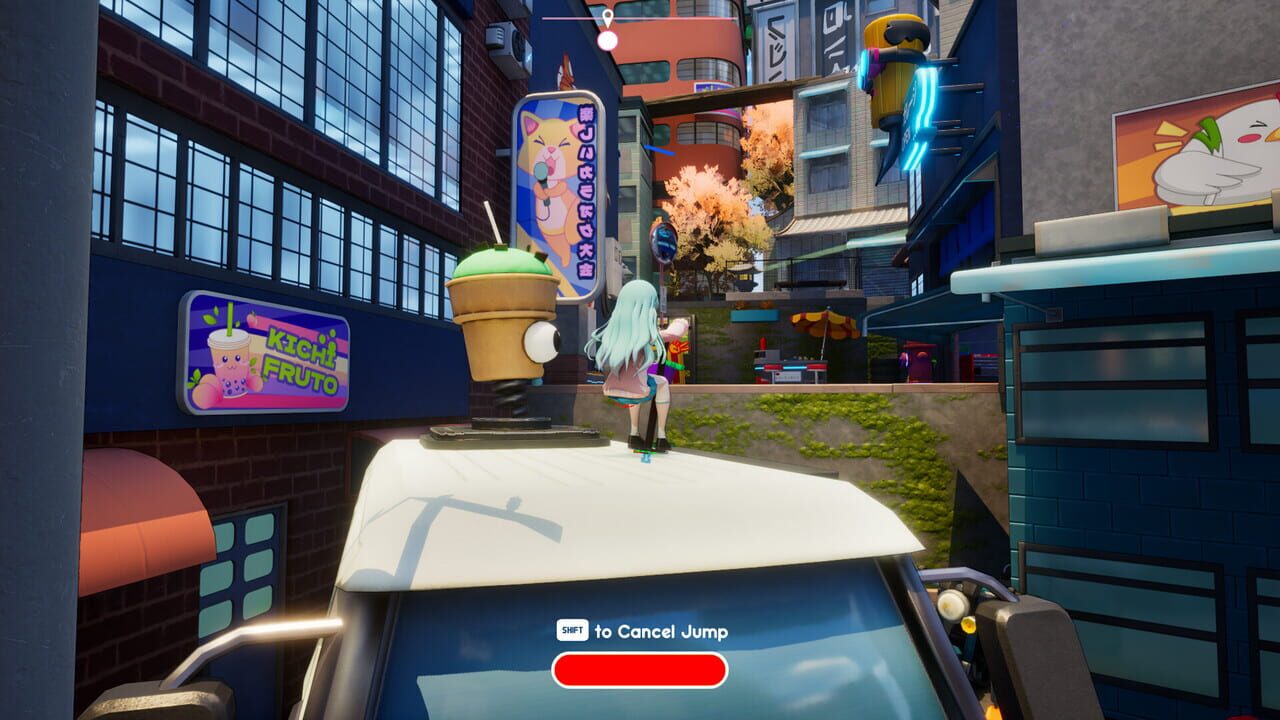Click the singing cat on the karaoke sign
The image size is (1280, 720).
(558, 170)
